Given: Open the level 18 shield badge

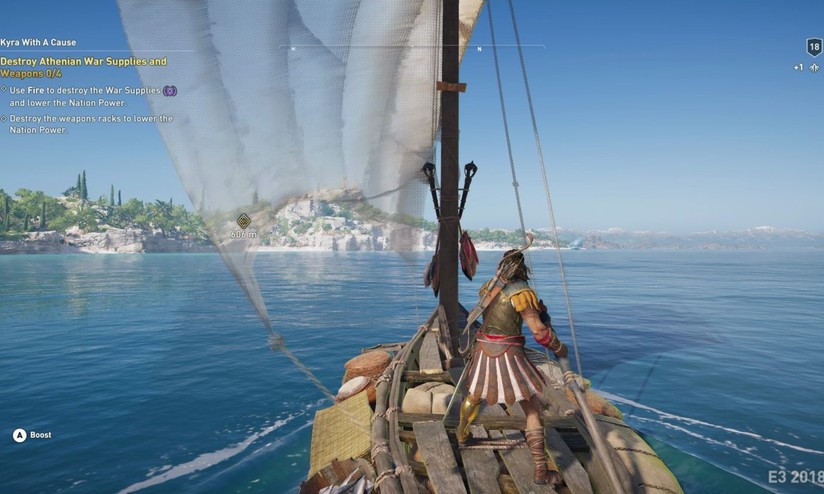Looking at the screenshot, I should point(813,47).
